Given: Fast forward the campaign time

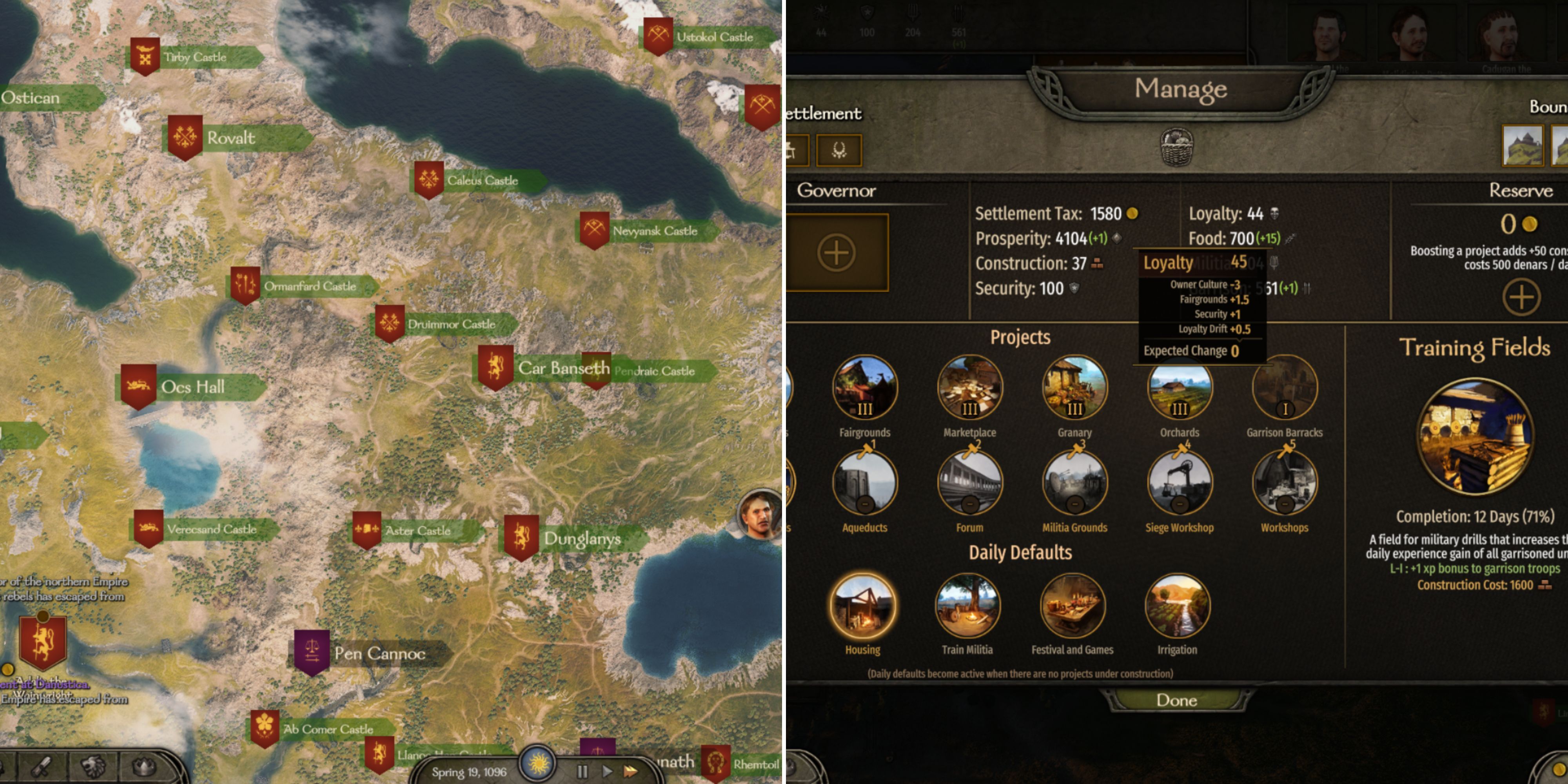Looking at the screenshot, I should coord(631,771).
